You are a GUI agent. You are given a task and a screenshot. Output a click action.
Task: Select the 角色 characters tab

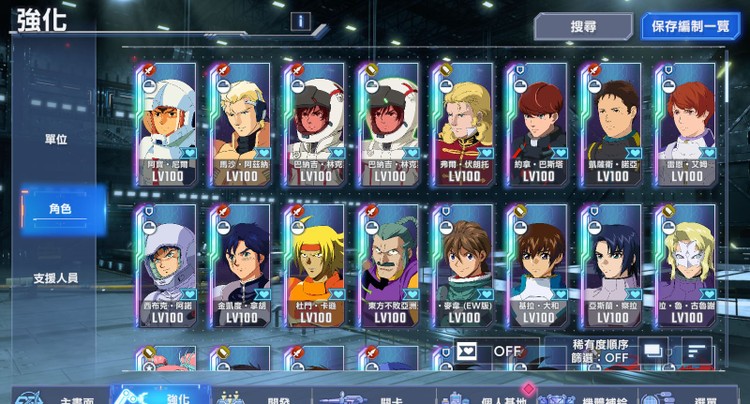pos(61,208)
